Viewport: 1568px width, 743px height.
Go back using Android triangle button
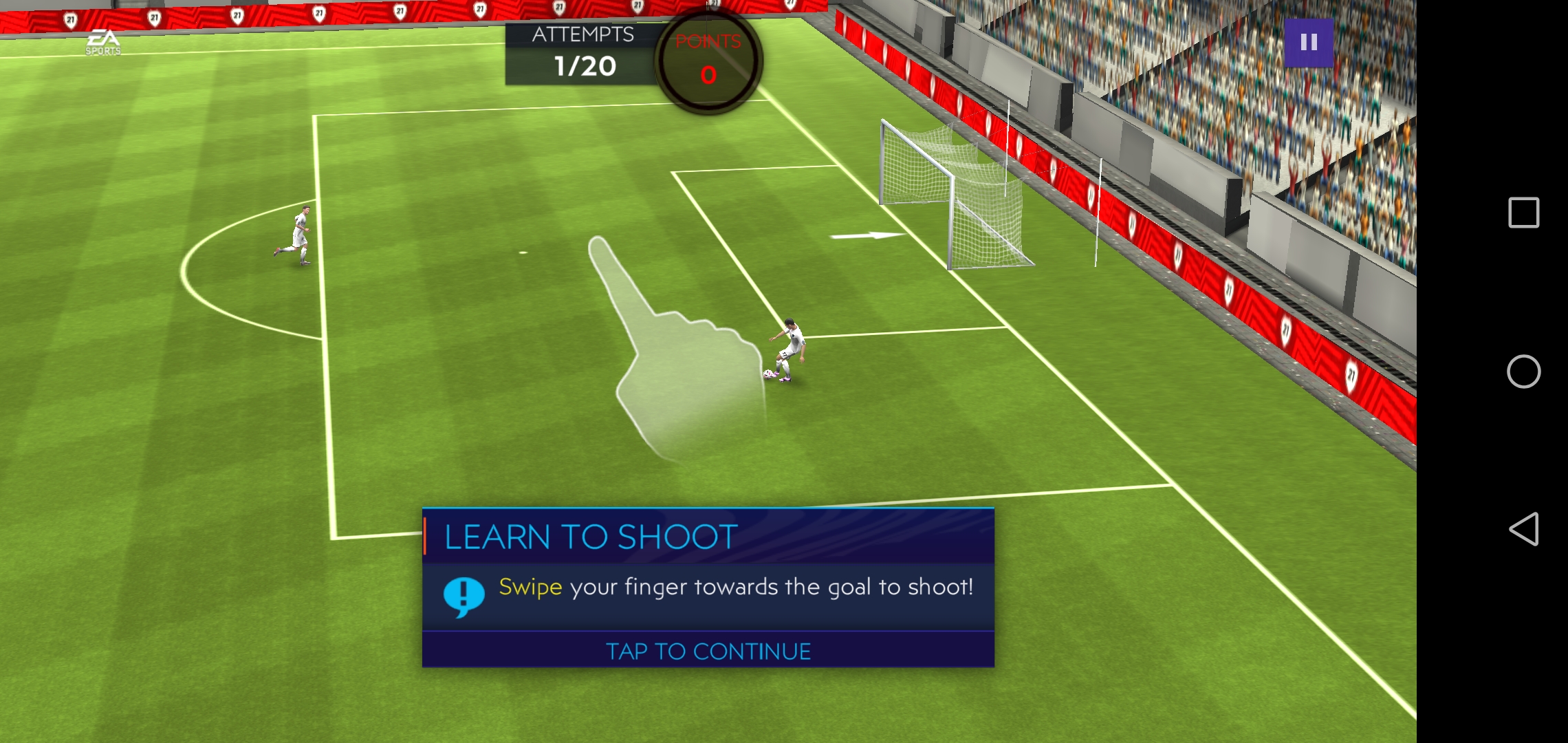coord(1523,529)
